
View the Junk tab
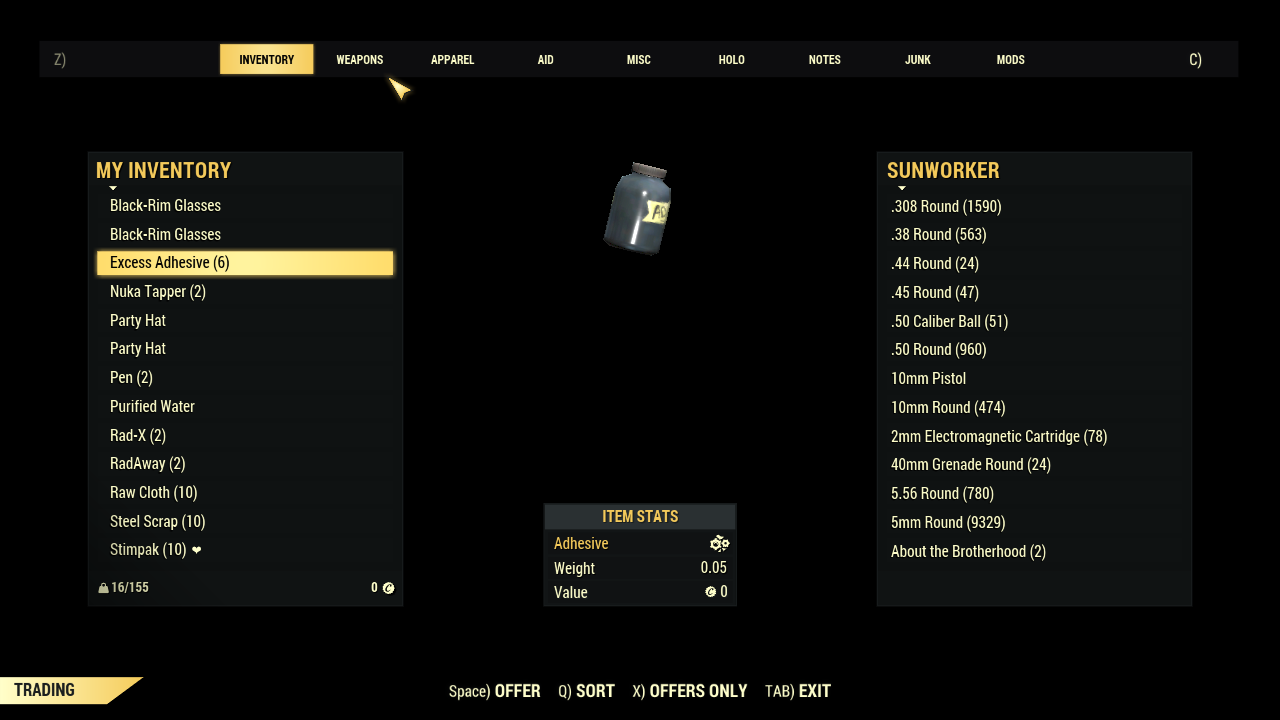(x=917, y=60)
